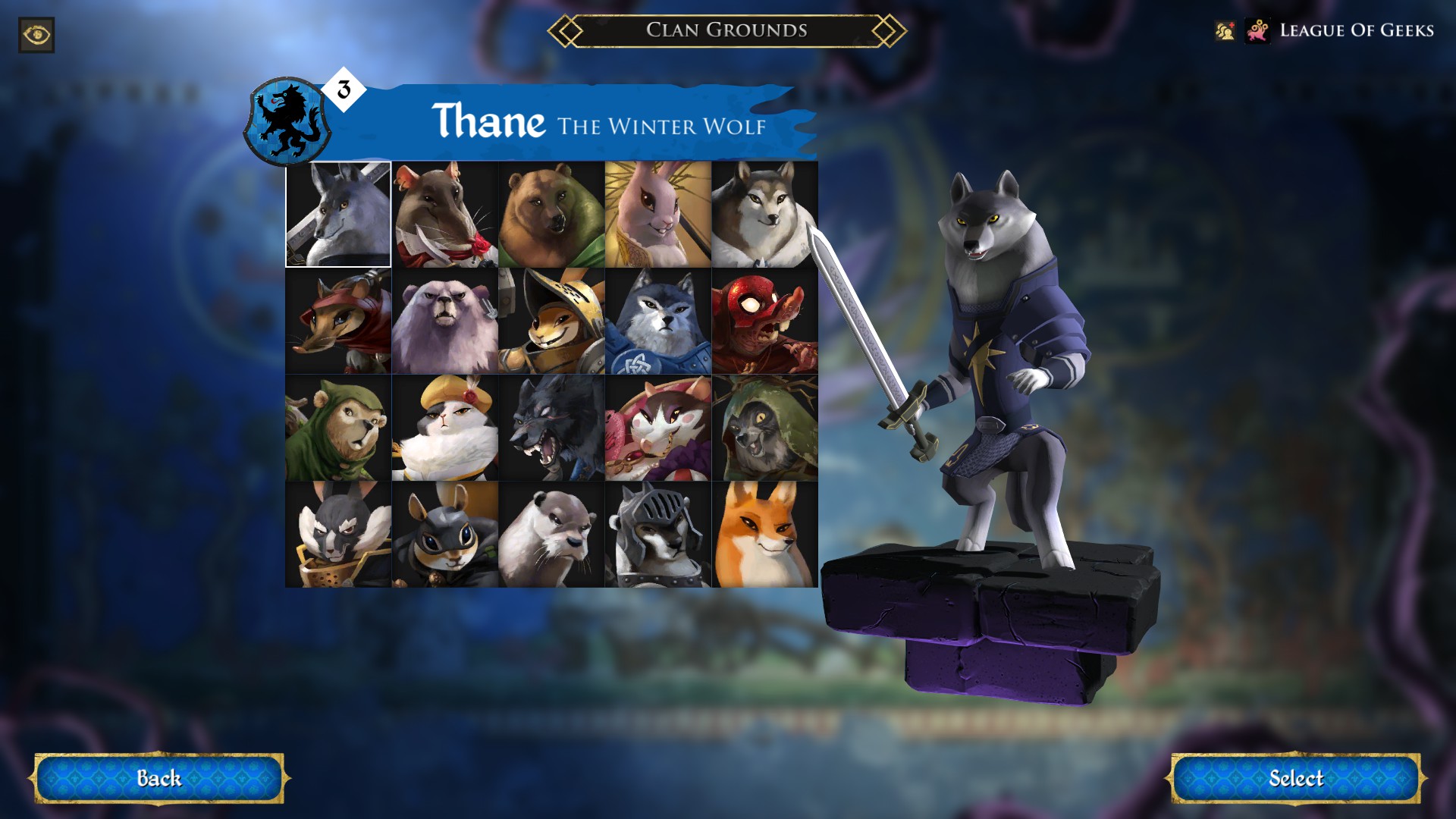This screenshot has width=1456, height=819.
Task: Select the white cat with yellow hat portrait
Action: click(x=444, y=428)
